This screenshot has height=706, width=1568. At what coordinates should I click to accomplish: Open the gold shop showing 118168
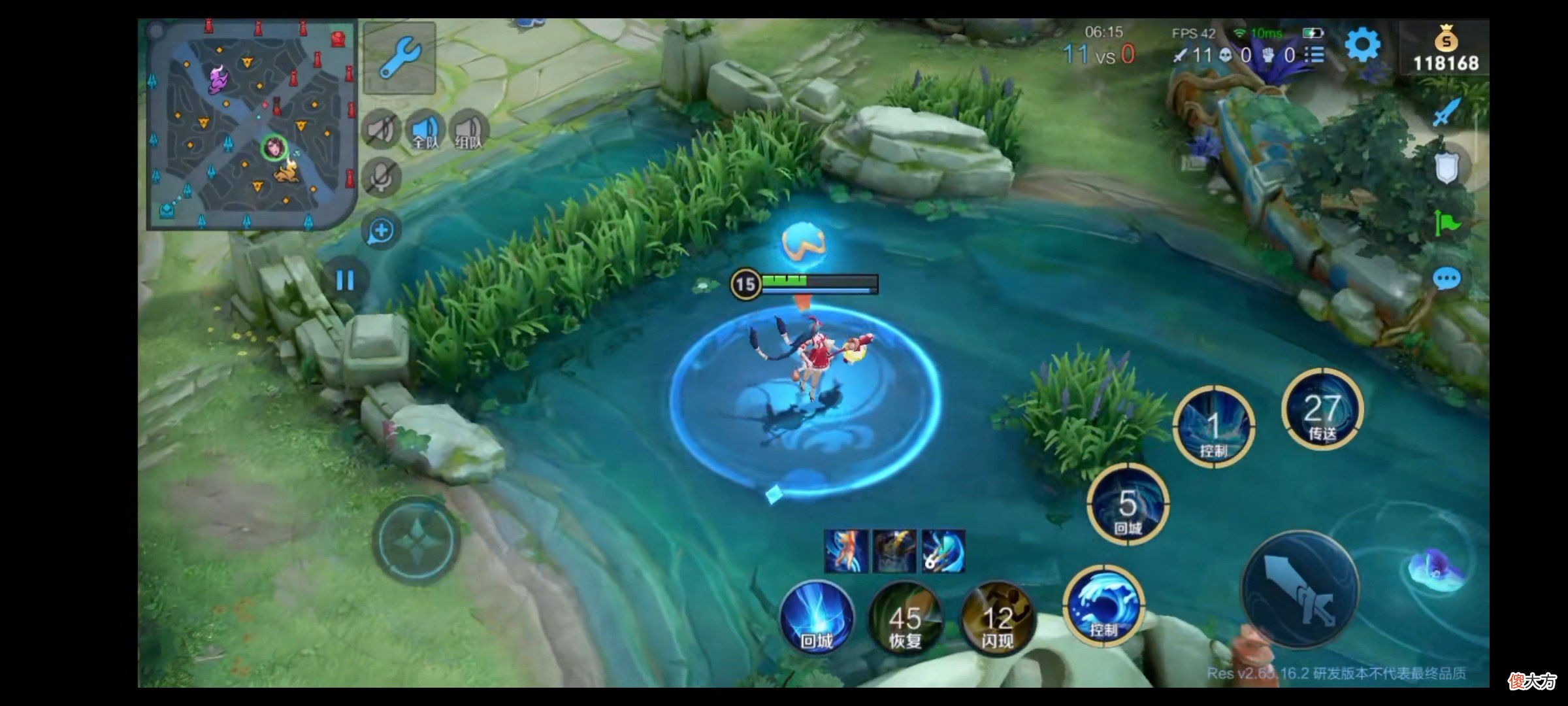point(1446,49)
